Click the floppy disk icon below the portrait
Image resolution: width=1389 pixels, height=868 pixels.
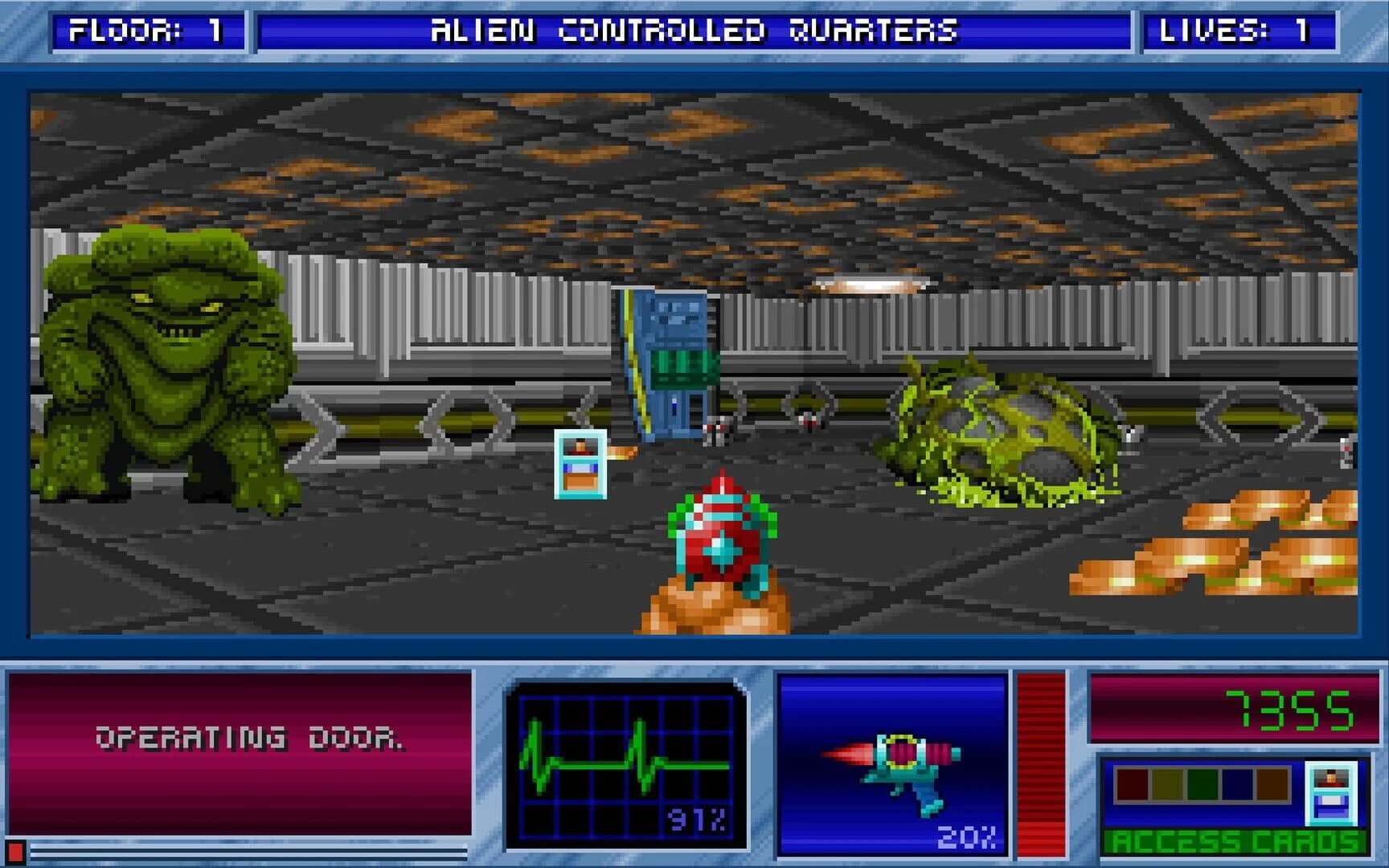click(1331, 805)
